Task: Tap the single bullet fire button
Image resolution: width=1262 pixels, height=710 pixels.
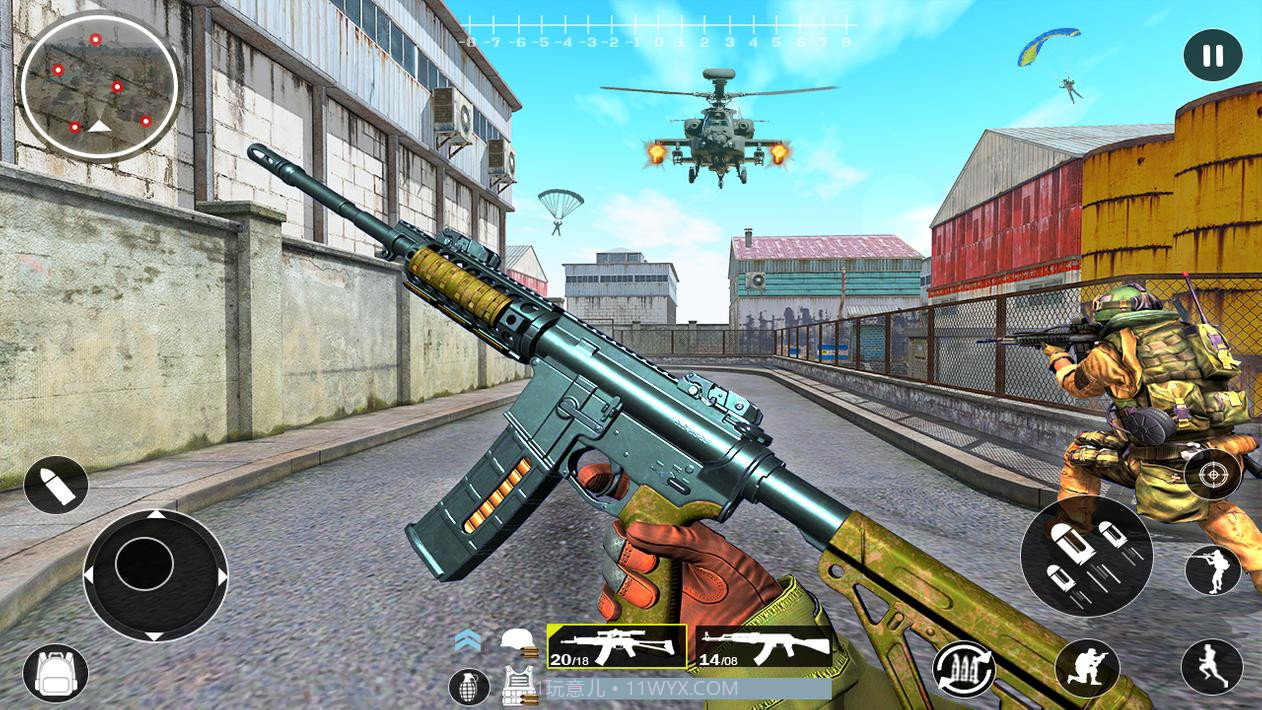Action: coord(56,485)
